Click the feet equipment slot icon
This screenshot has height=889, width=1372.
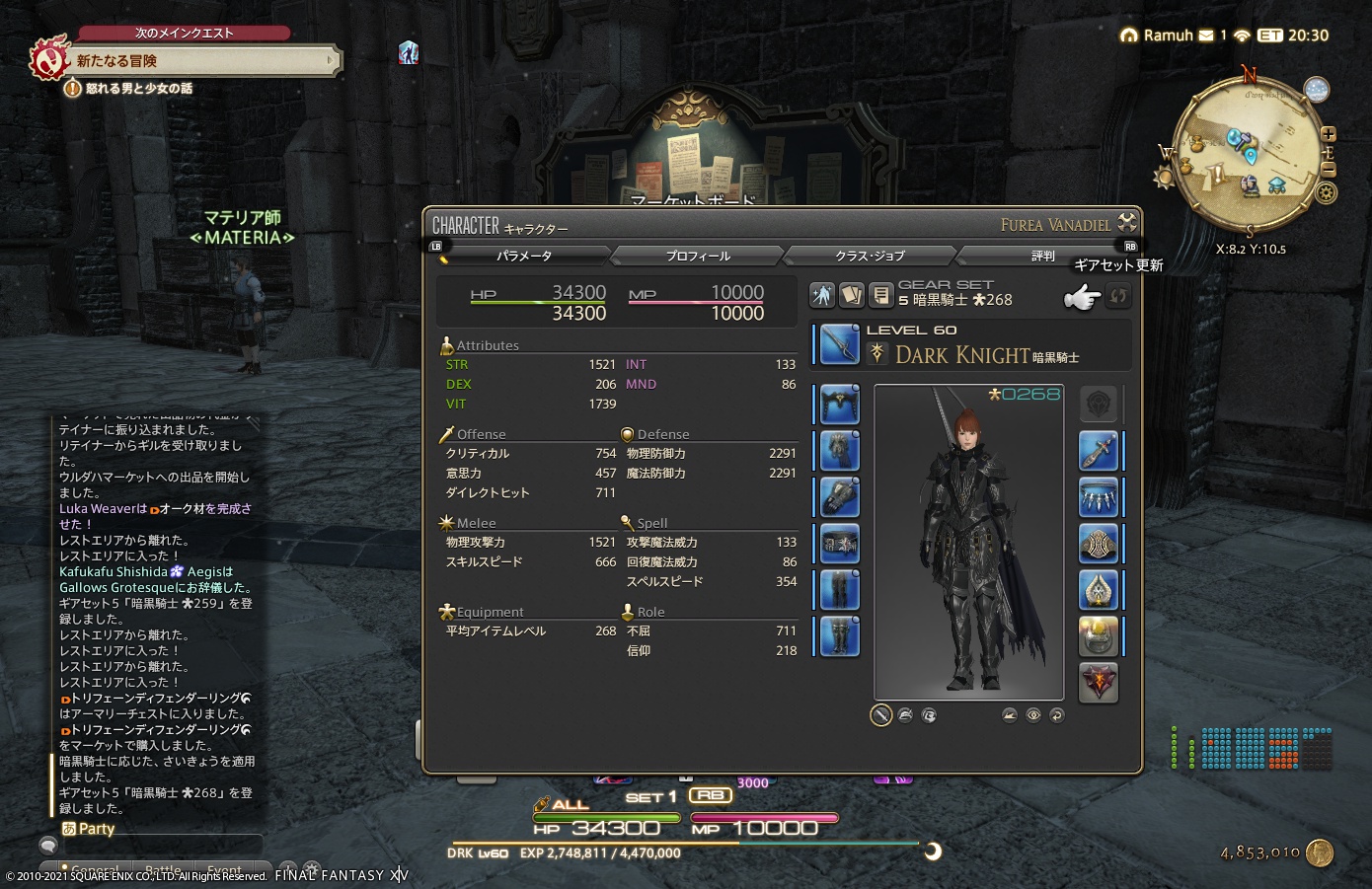837,636
